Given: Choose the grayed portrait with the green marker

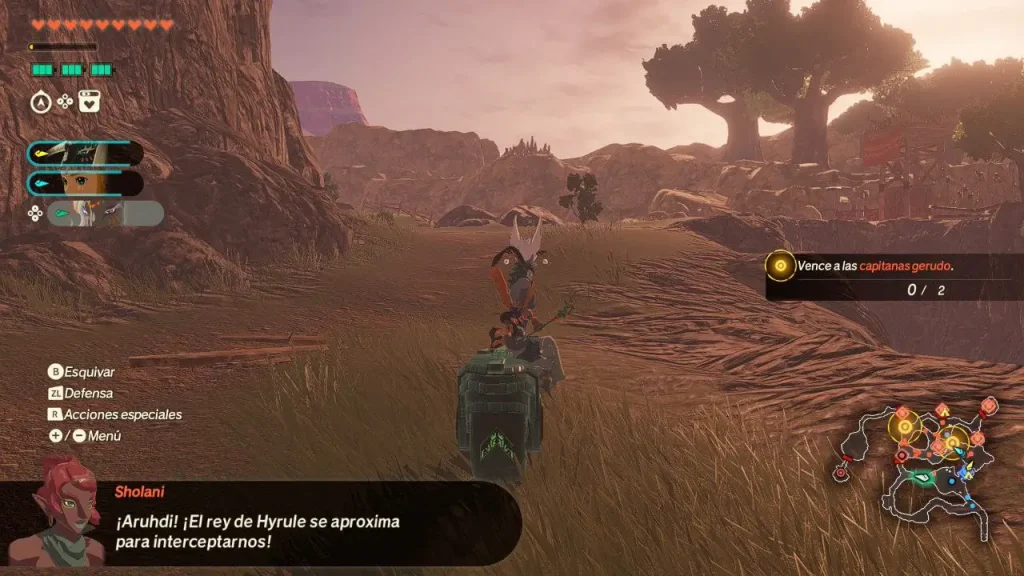Looking at the screenshot, I should (x=105, y=213).
